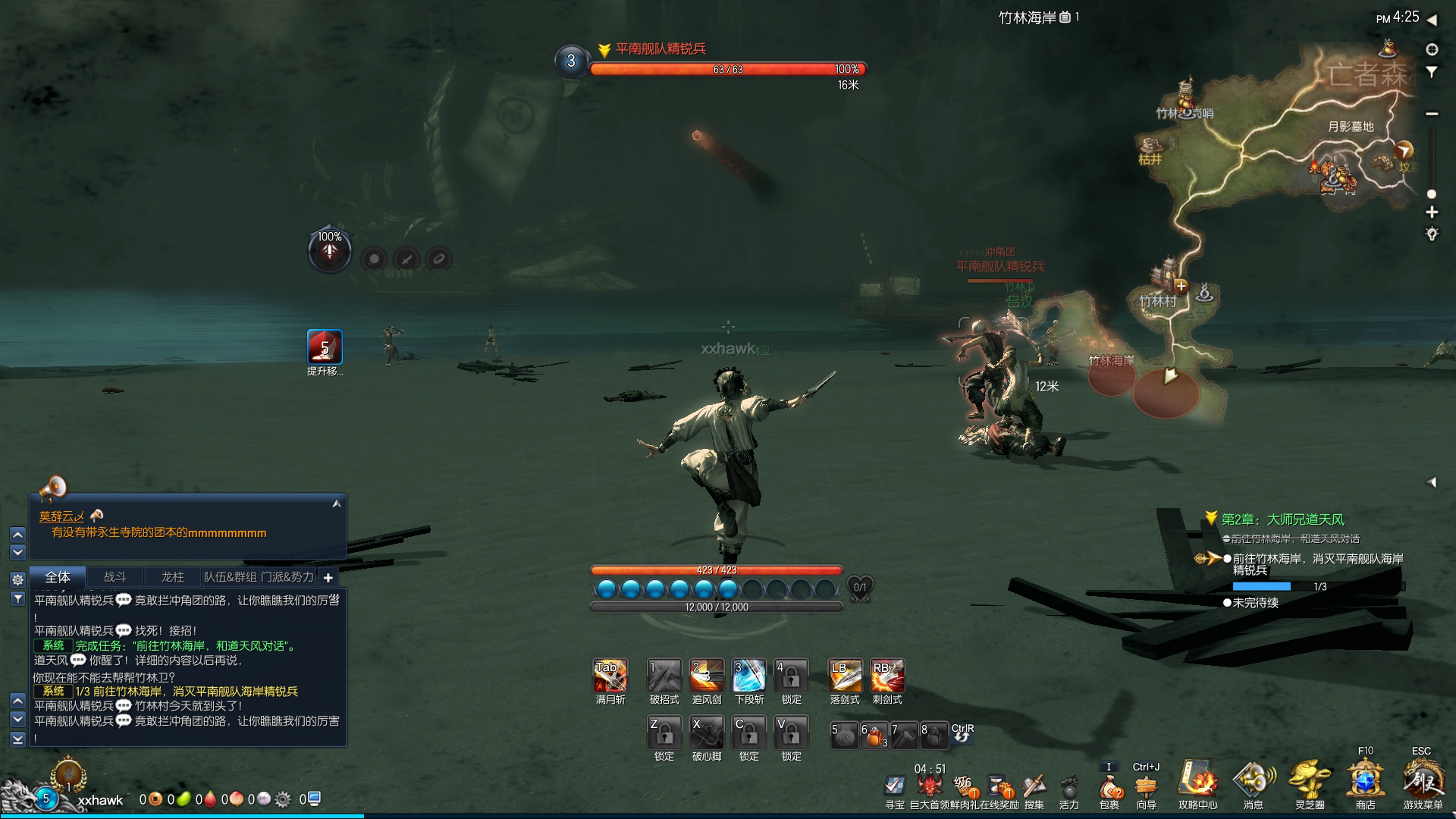Open the 商店 shop
Image resolution: width=1456 pixels, height=819 pixels.
pyautogui.click(x=1365, y=780)
